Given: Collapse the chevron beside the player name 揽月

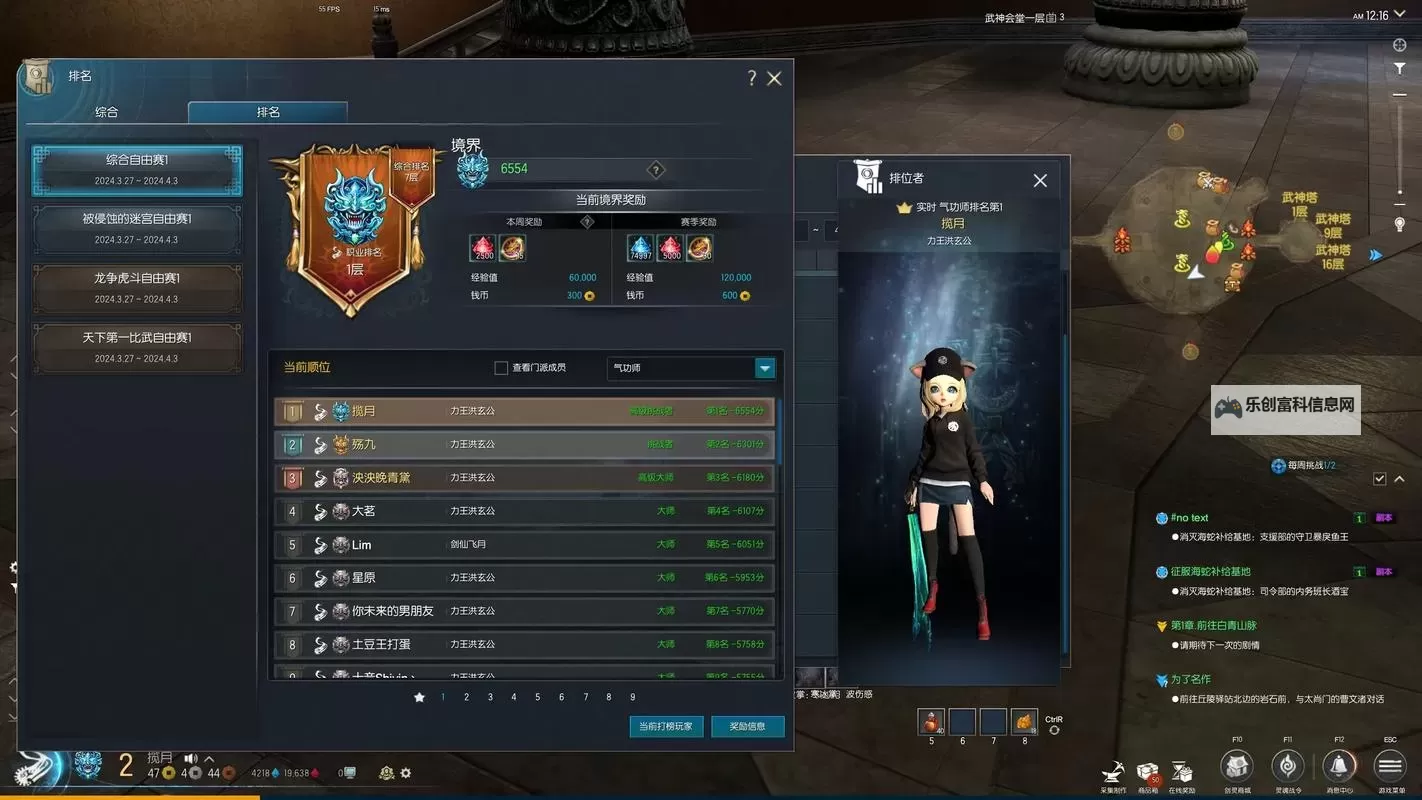Looking at the screenshot, I should [209, 760].
